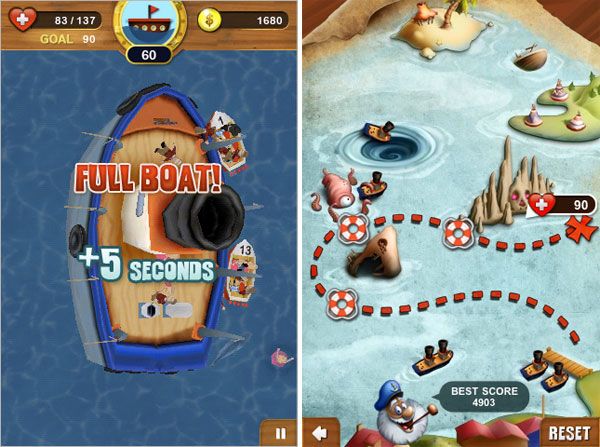Go back with the left arrow button
This screenshot has height=447, width=600.
pos(320,433)
